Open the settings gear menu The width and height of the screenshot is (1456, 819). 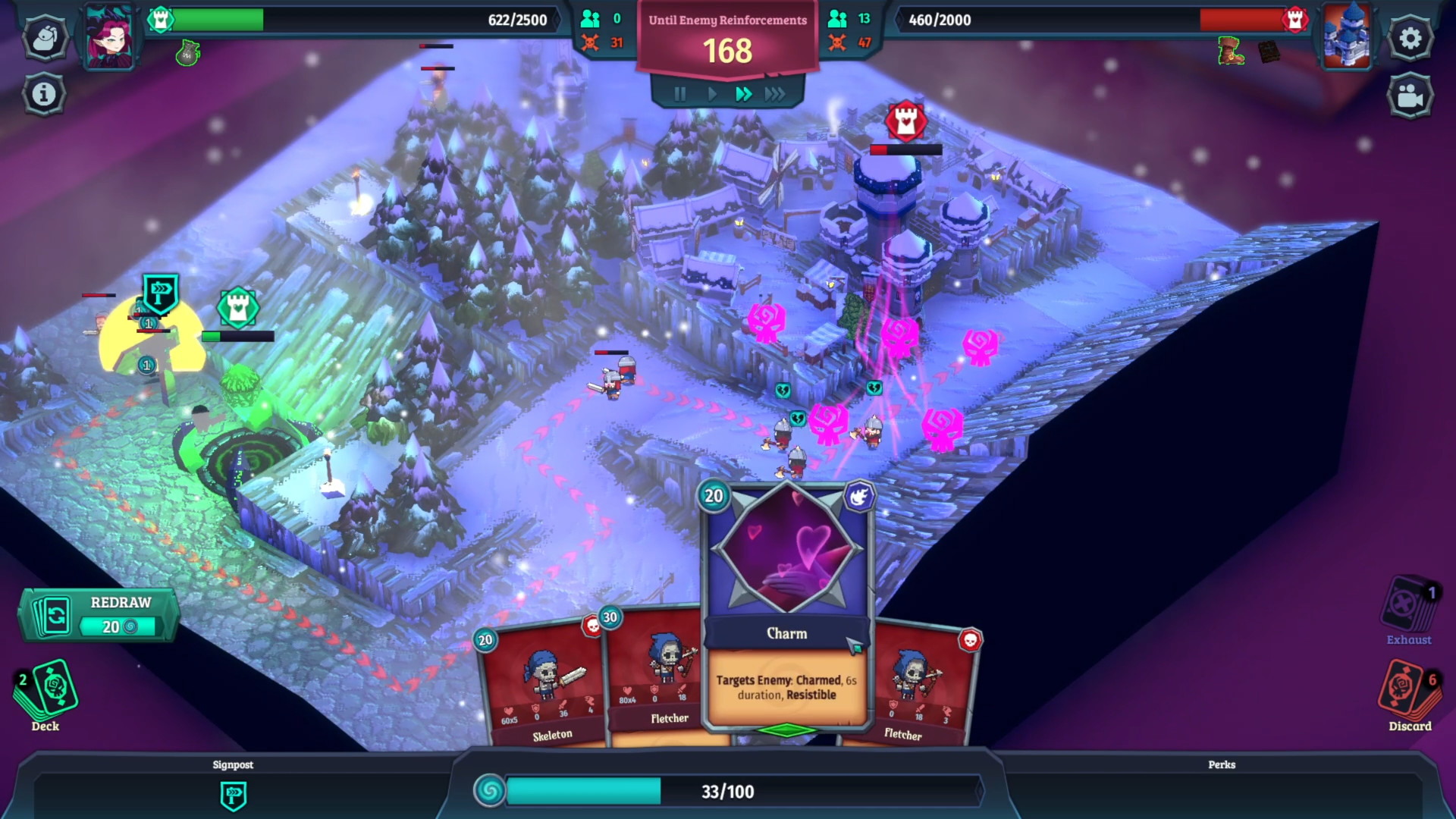coord(1410,37)
